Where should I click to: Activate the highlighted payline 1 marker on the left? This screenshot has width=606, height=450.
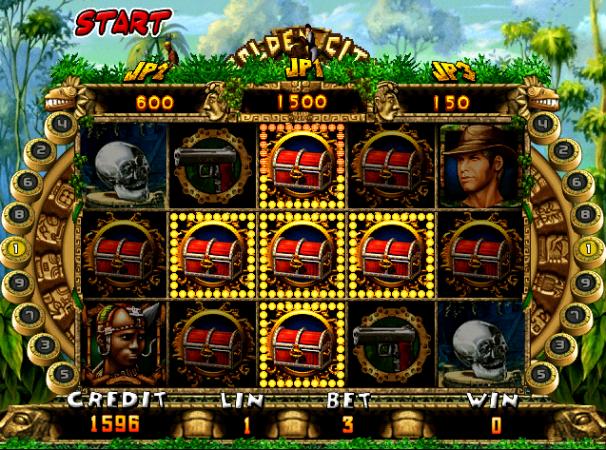[17, 248]
